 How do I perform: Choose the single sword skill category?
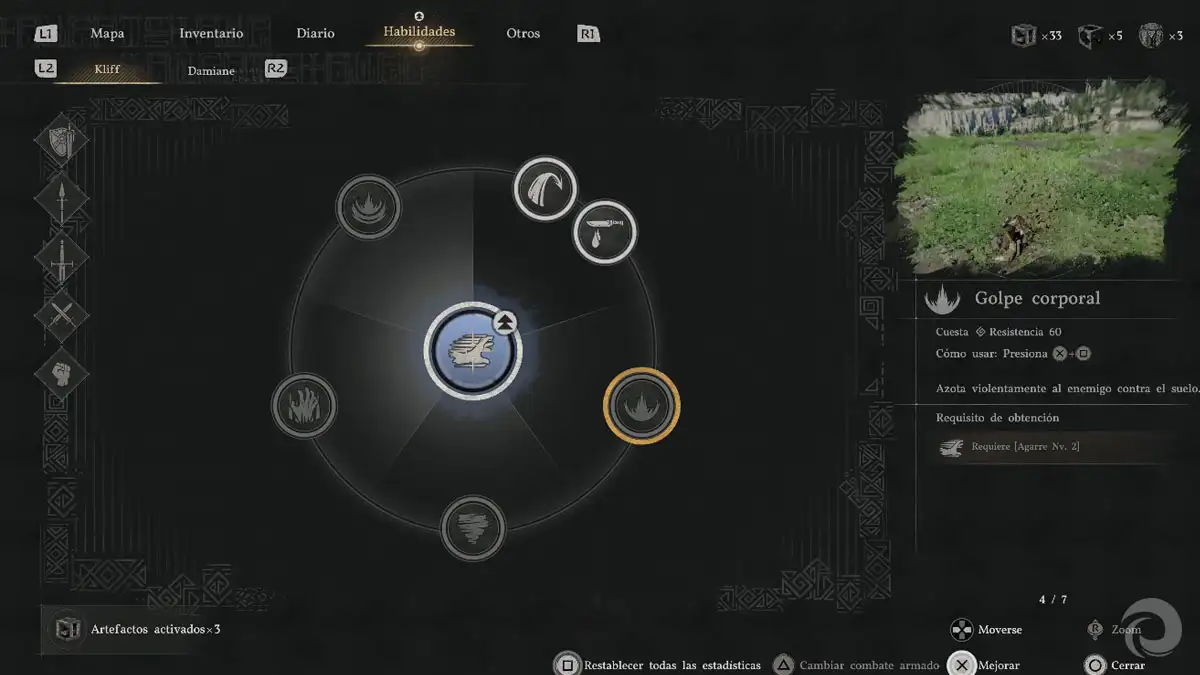(62, 257)
